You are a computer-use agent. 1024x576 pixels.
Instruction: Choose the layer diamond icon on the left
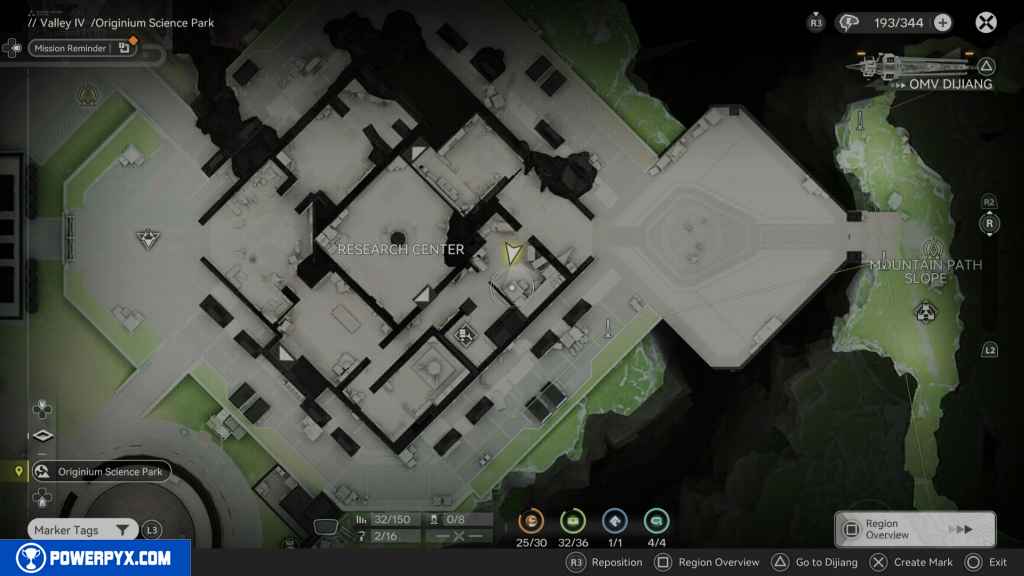coord(42,436)
